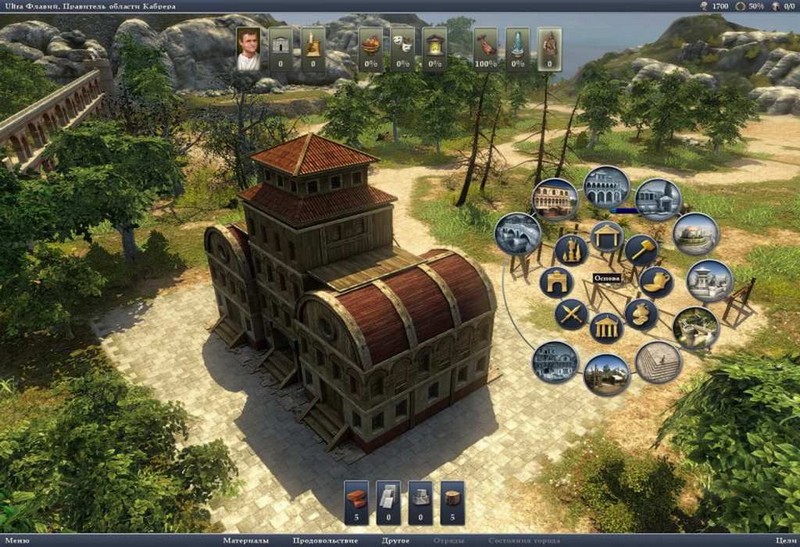800x547 pixels.
Task: Click the governor portrait icon
Action: point(249,49)
